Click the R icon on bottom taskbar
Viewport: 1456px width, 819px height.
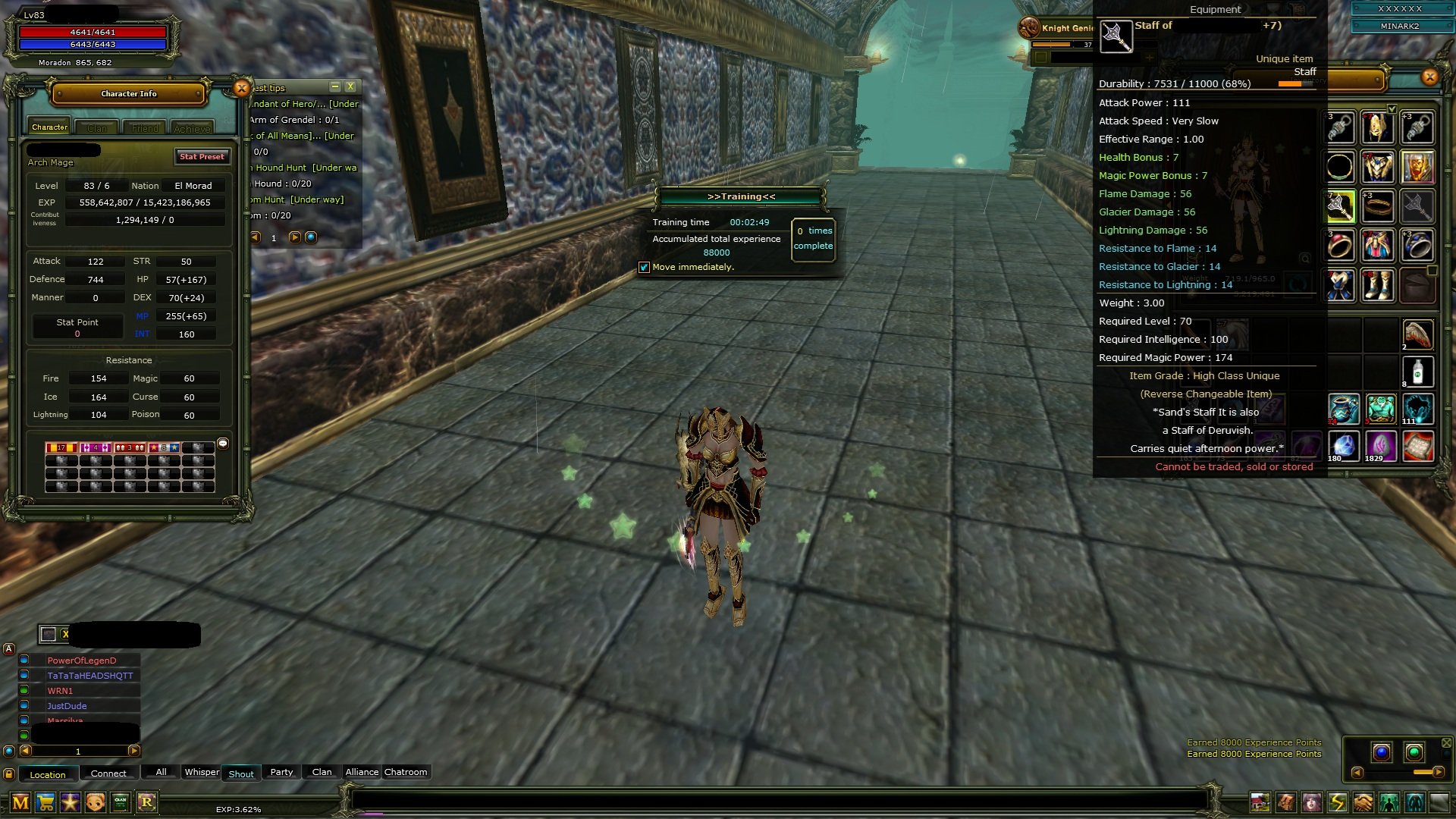[x=147, y=801]
